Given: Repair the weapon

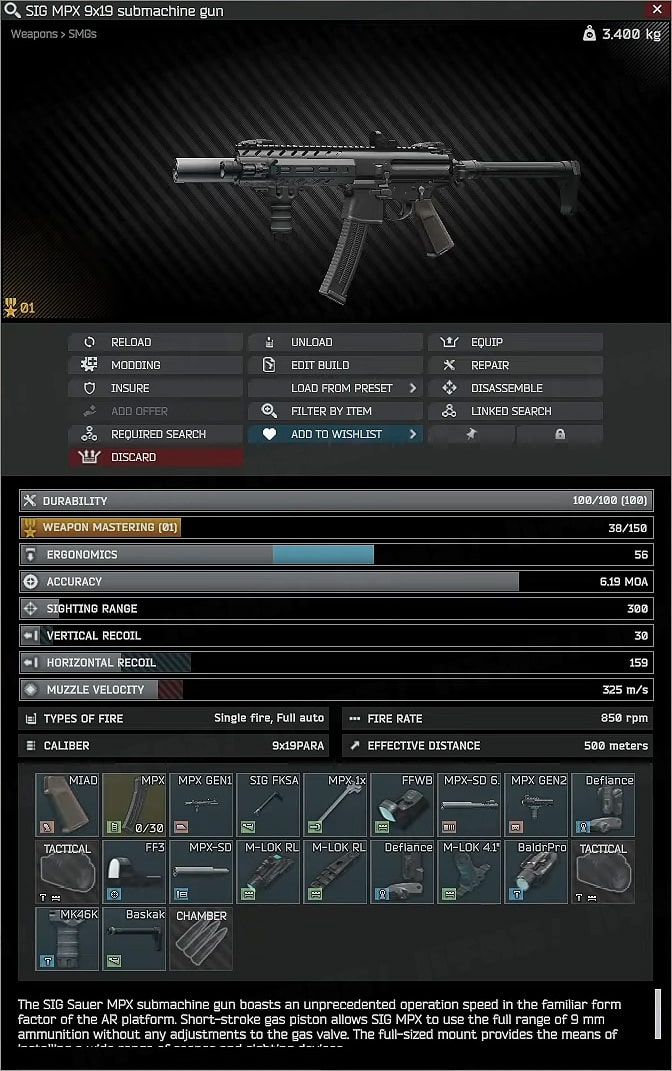Looking at the screenshot, I should click(515, 365).
